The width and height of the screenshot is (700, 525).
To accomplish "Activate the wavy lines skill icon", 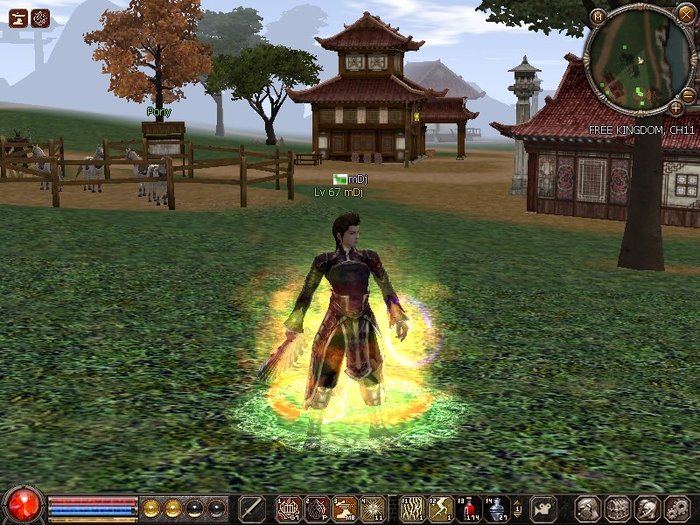I will coord(413,509).
